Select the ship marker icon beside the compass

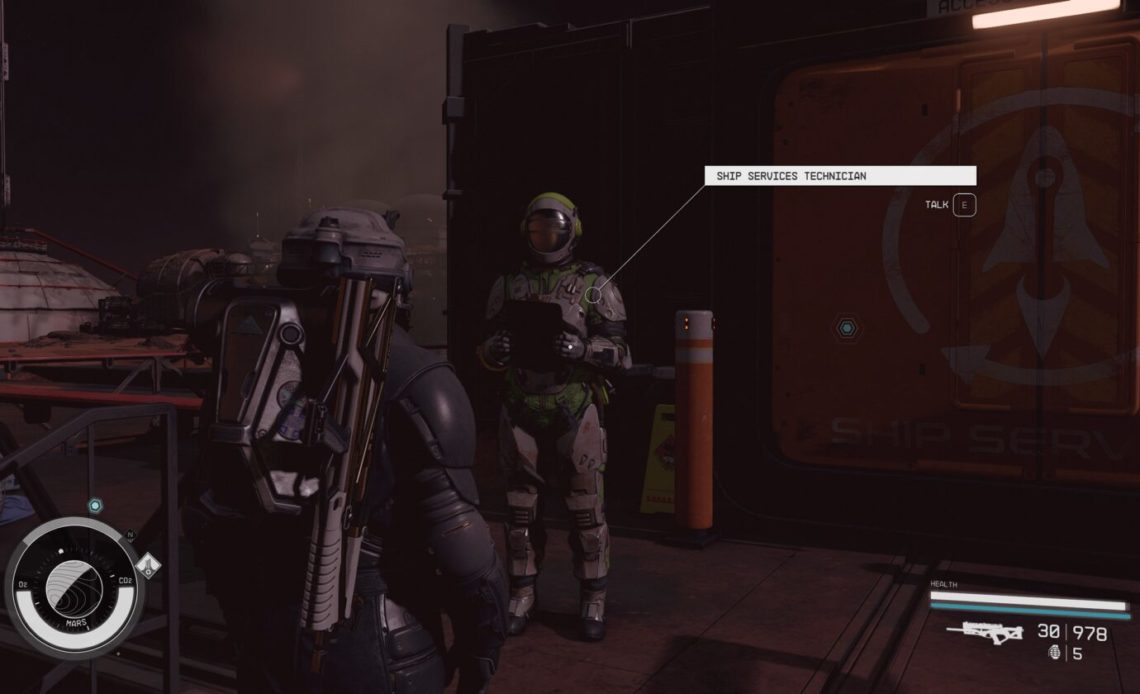pos(149,567)
